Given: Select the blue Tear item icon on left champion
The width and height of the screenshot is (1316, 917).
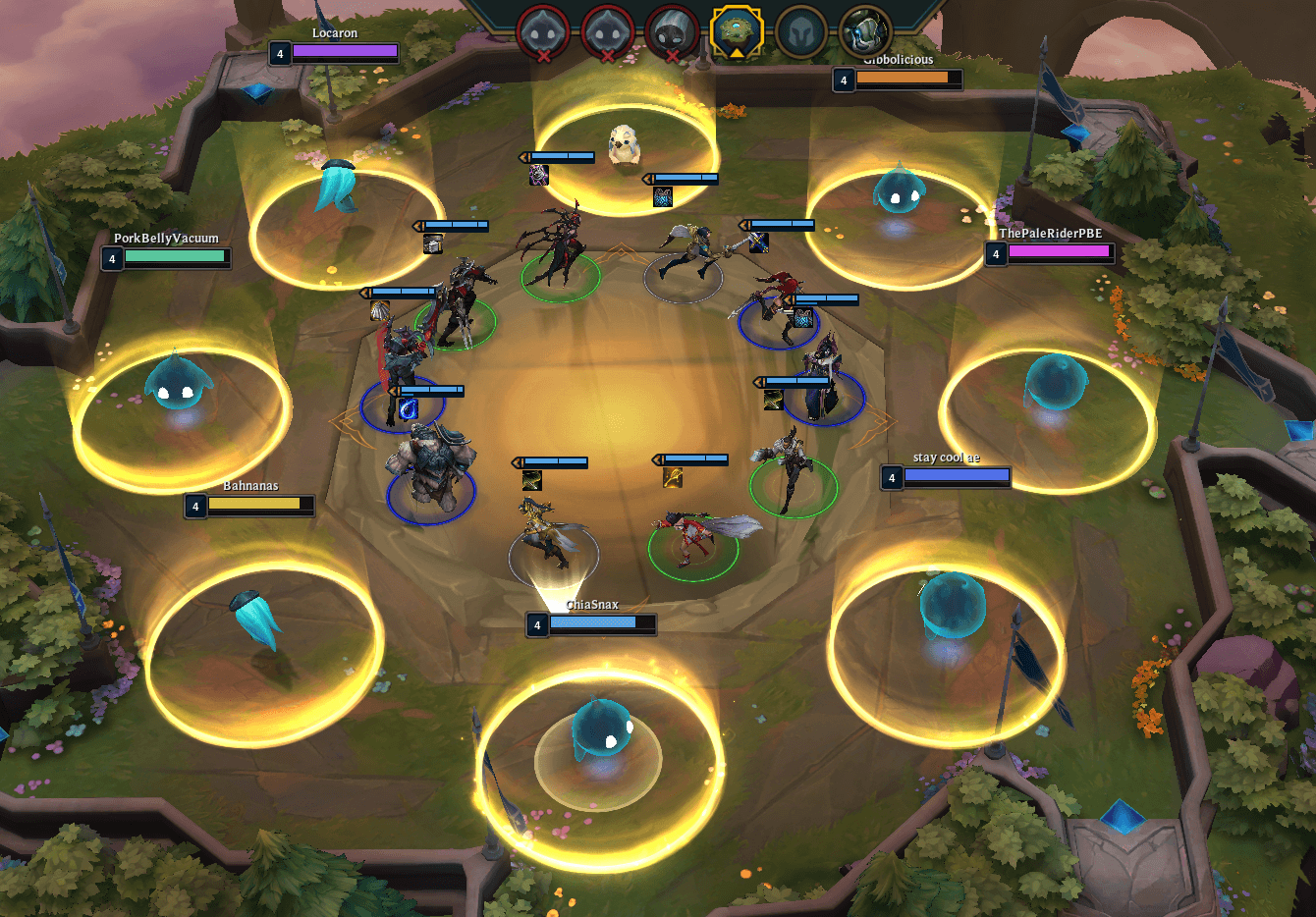Looking at the screenshot, I should coord(408,408).
